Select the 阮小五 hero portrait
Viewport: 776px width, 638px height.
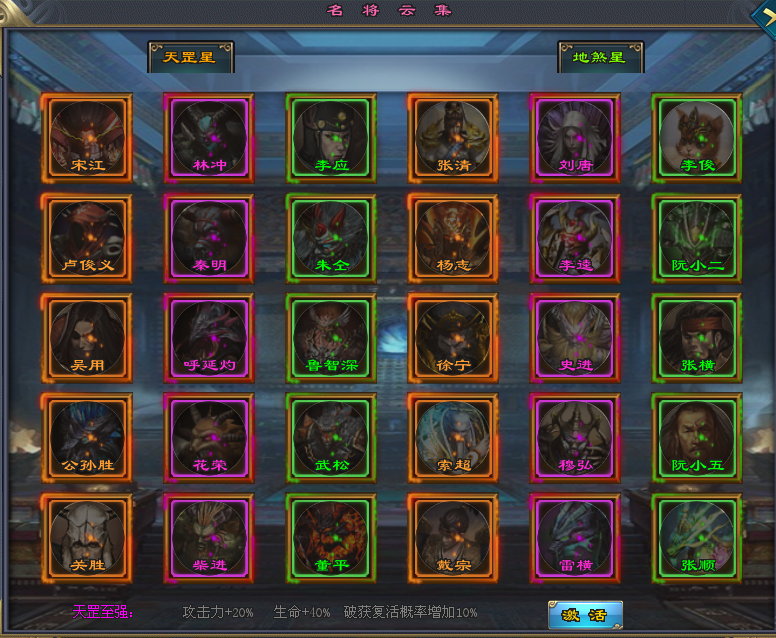coord(697,438)
